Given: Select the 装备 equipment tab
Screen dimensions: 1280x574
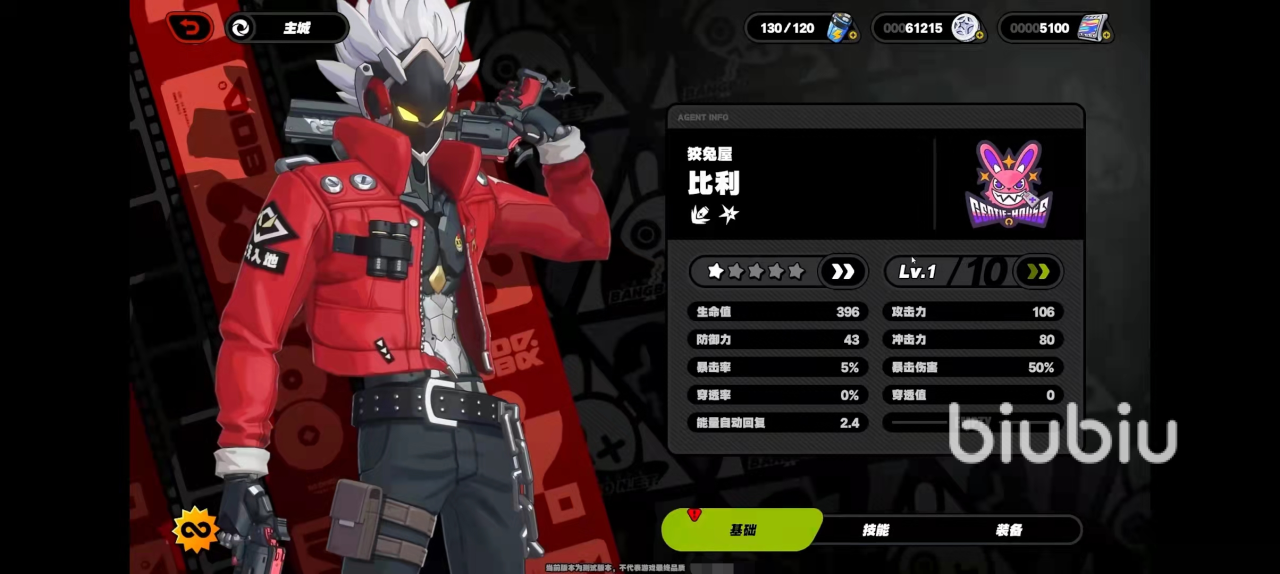Looking at the screenshot, I should pos(1008,529).
